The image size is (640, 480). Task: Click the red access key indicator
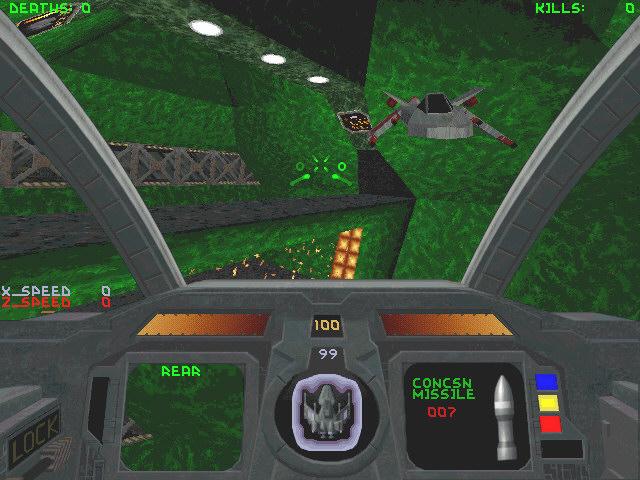tap(546, 424)
